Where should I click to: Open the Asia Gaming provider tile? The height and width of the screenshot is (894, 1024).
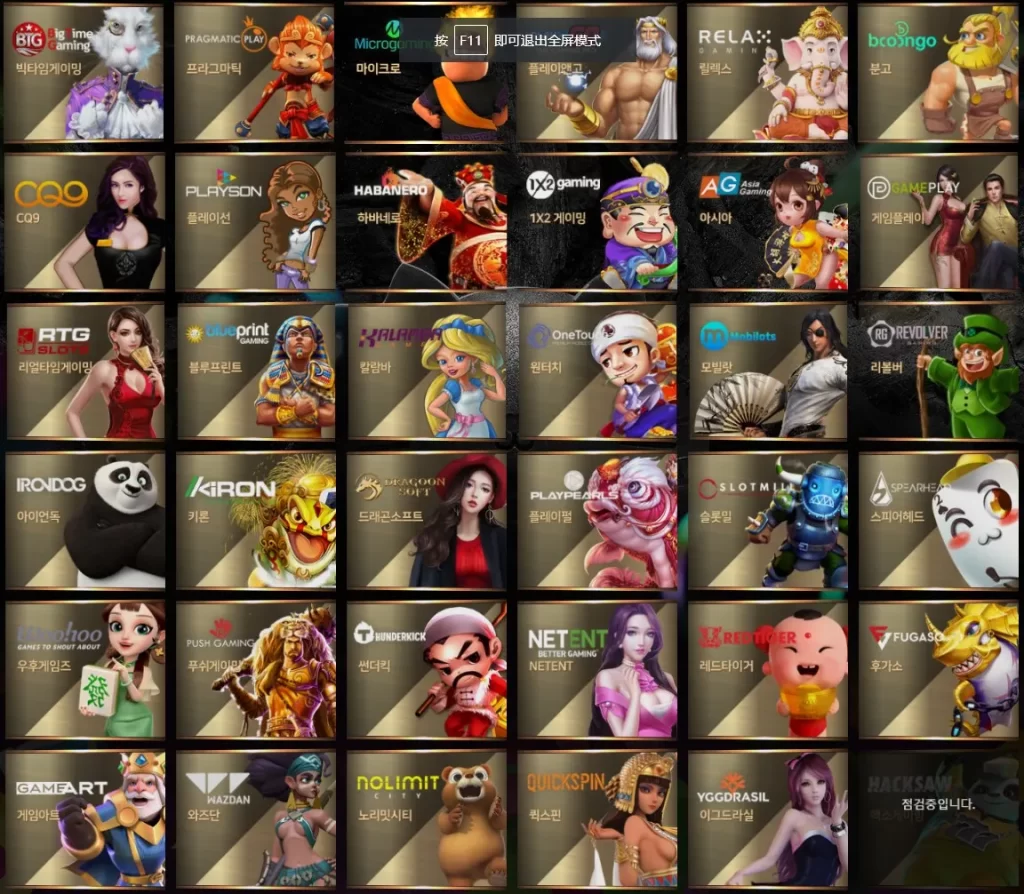[767, 222]
